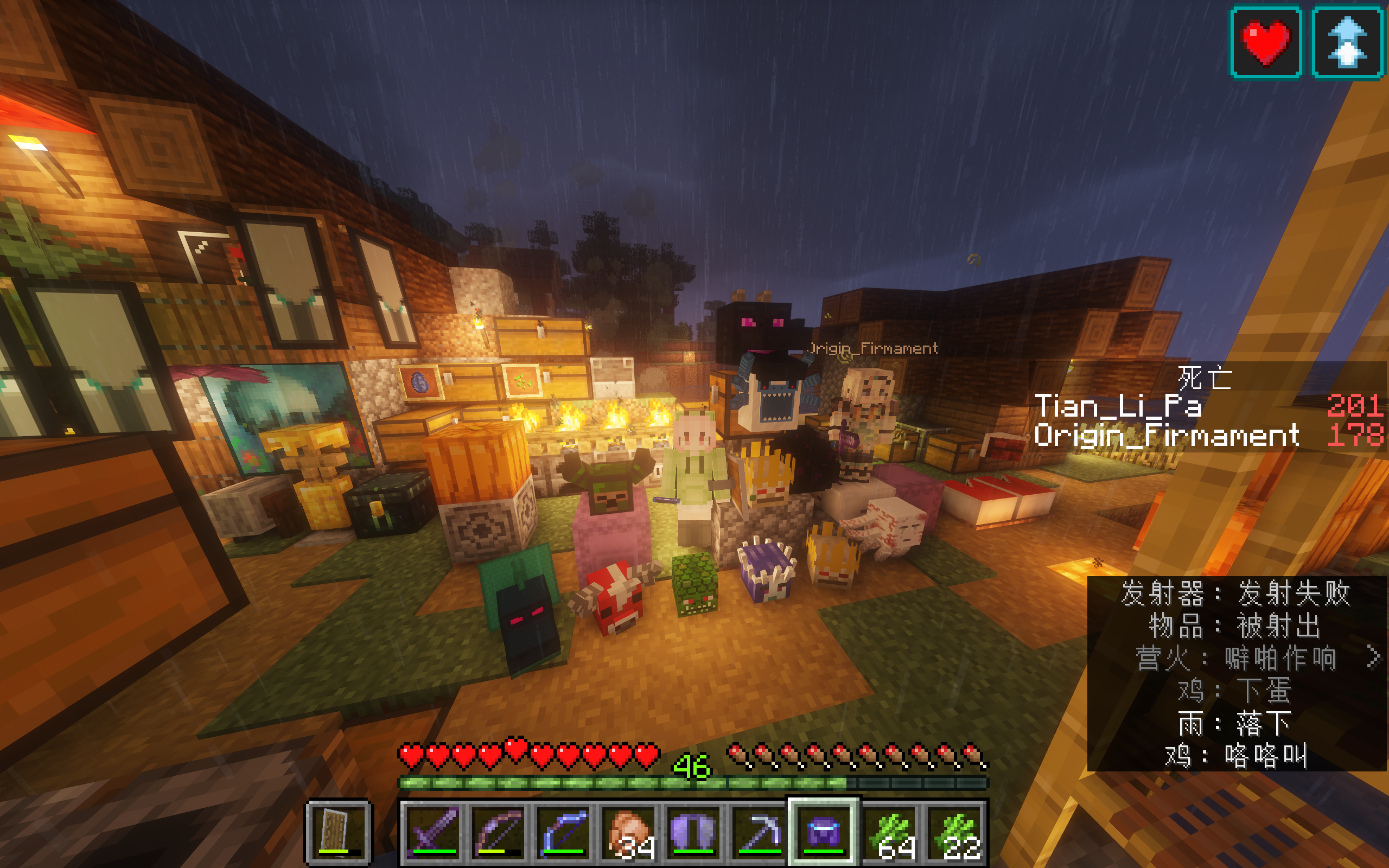
Task: Select the shield in the offhand slot
Action: (337, 832)
